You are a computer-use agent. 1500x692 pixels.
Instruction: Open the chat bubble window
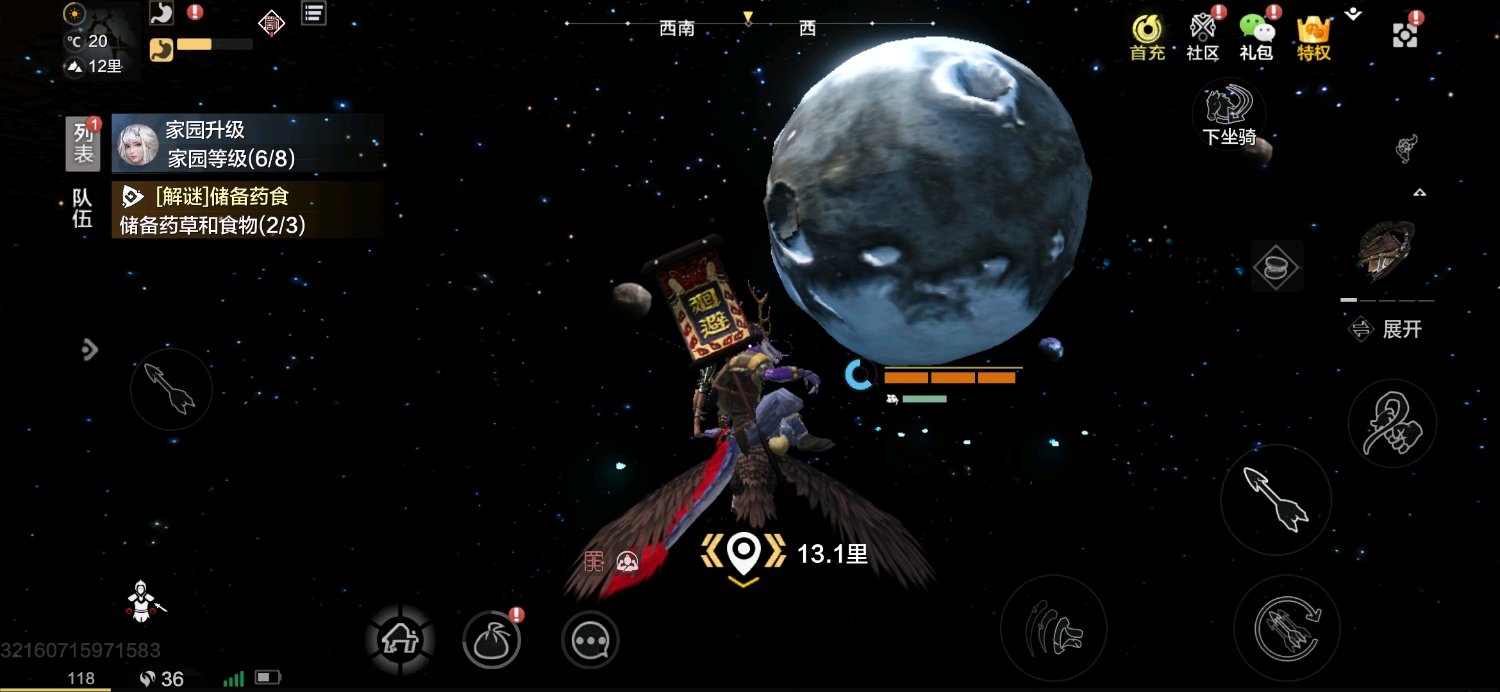pyautogui.click(x=590, y=639)
